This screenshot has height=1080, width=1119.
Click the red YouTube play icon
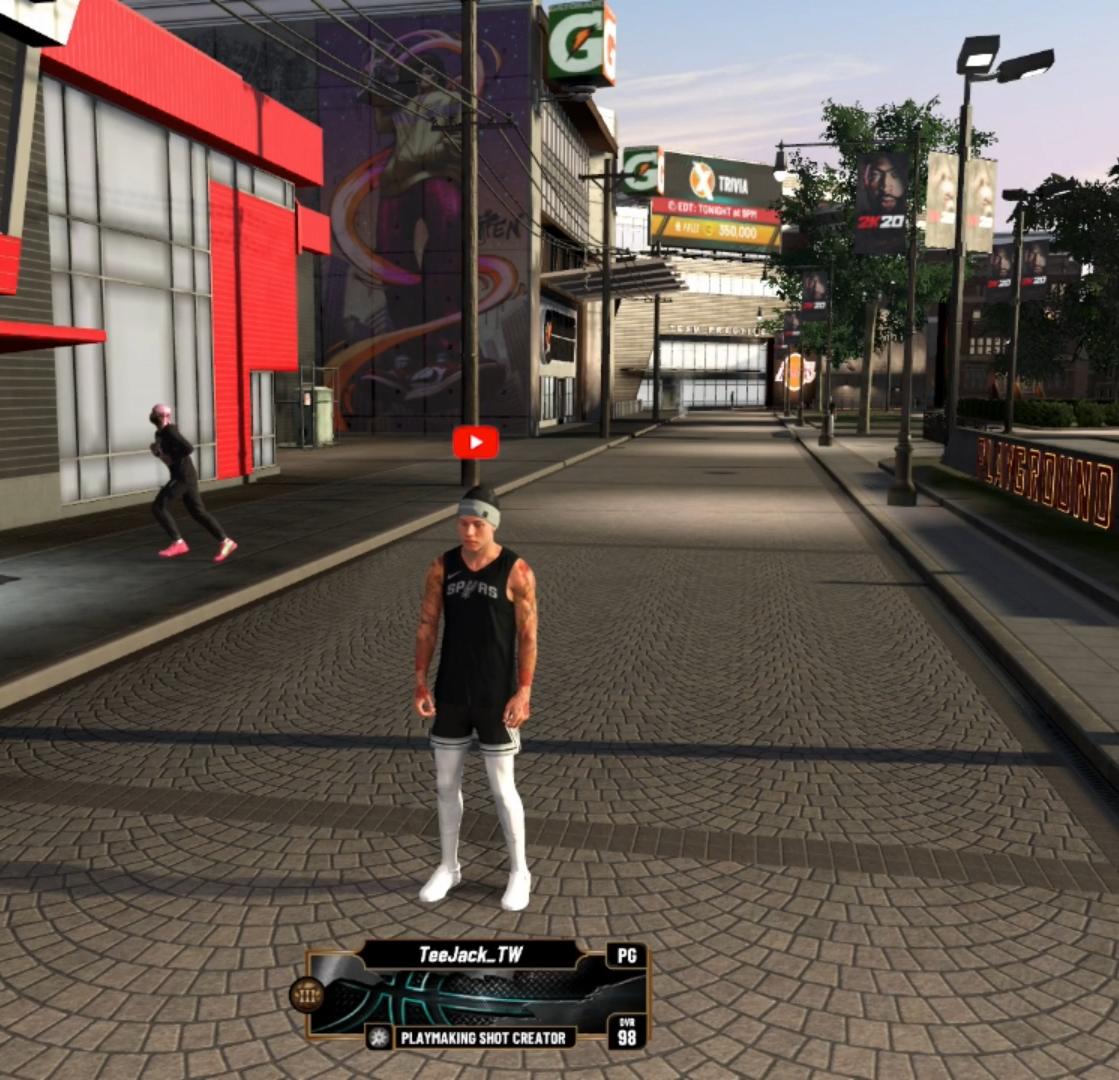[x=475, y=442]
